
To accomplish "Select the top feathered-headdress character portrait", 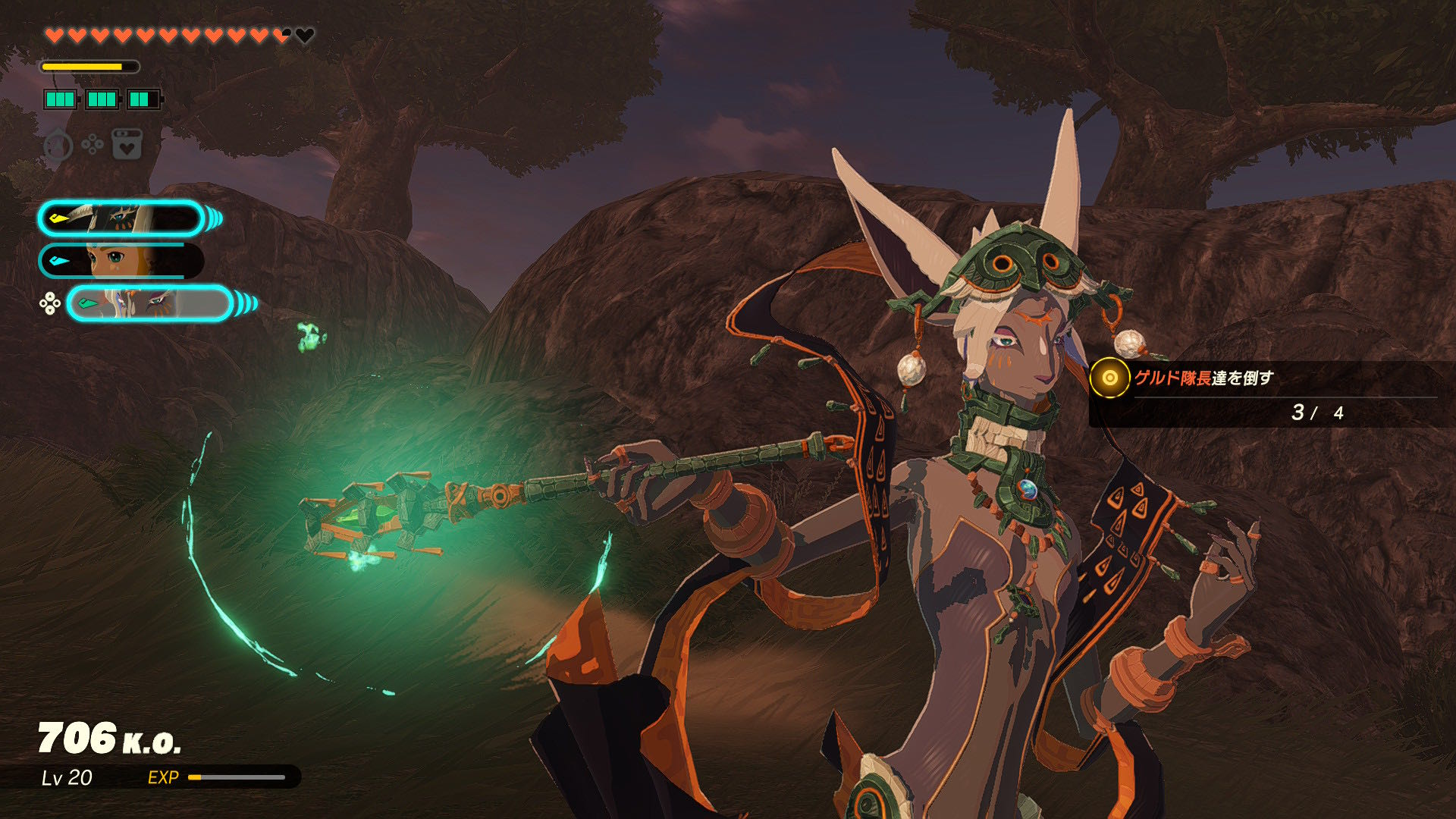I will [121, 219].
